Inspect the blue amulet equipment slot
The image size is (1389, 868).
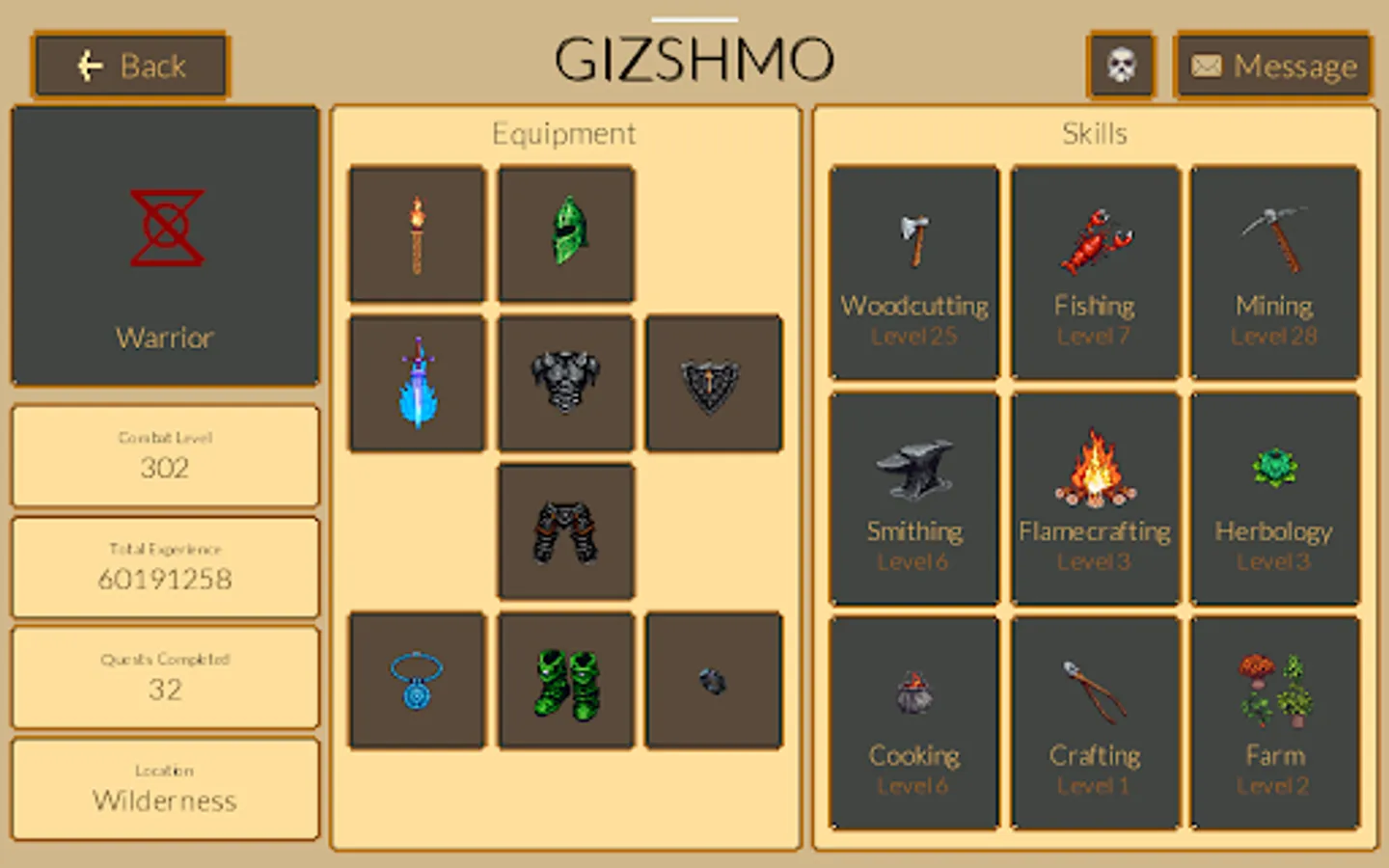tap(417, 680)
